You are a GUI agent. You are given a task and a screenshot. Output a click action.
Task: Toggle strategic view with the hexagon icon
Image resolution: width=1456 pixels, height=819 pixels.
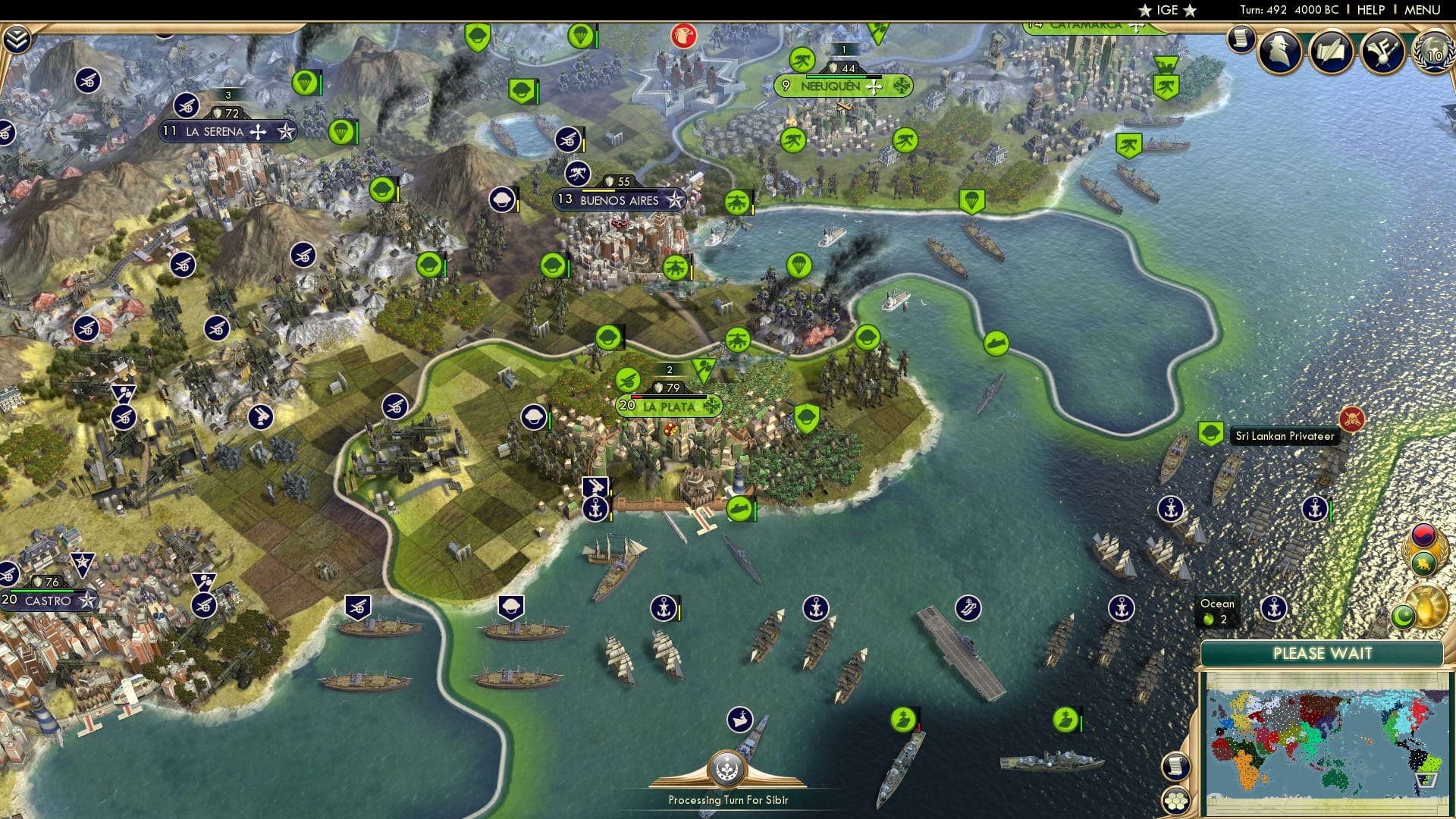click(x=1175, y=801)
